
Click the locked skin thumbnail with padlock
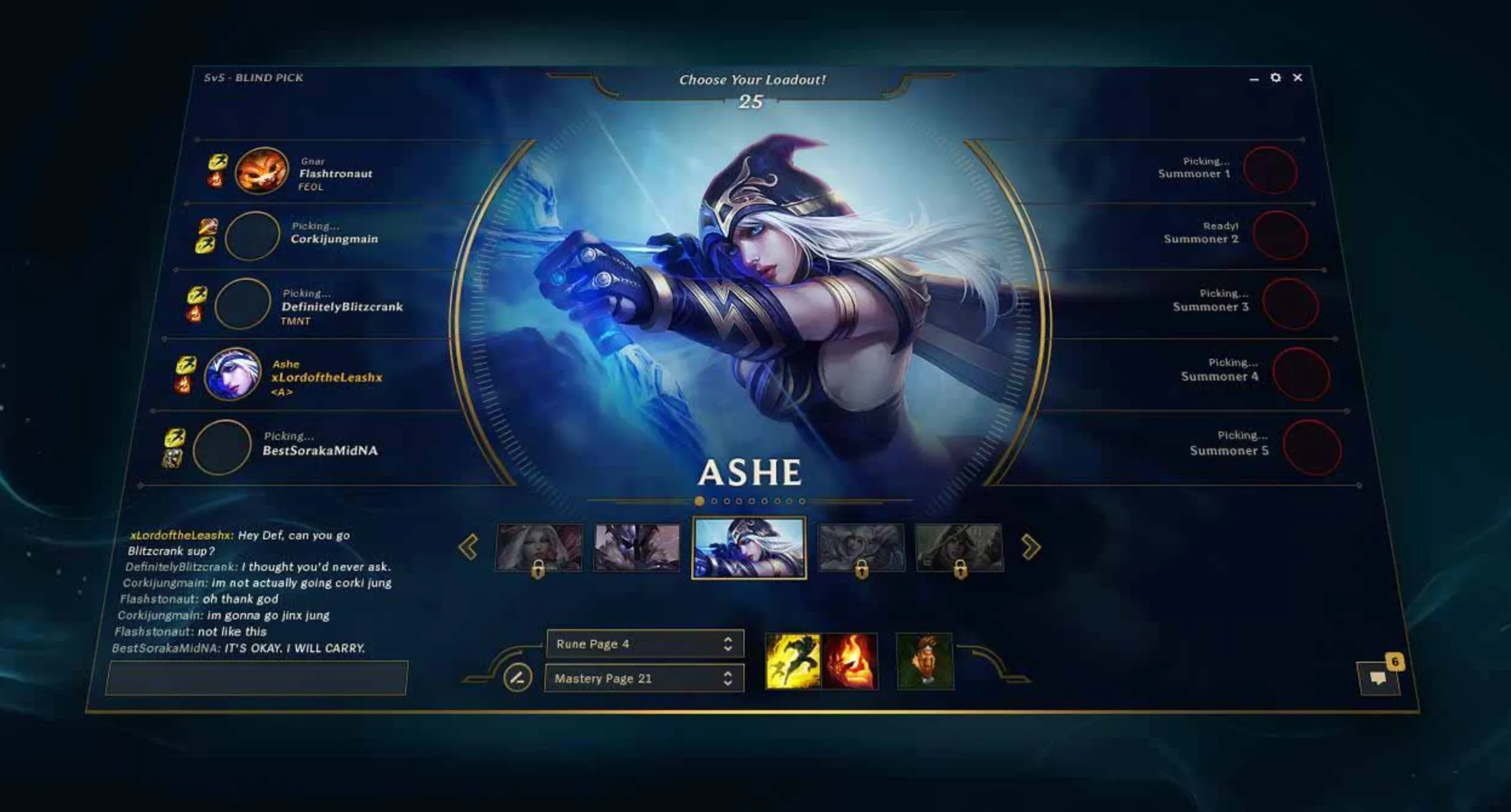point(538,547)
